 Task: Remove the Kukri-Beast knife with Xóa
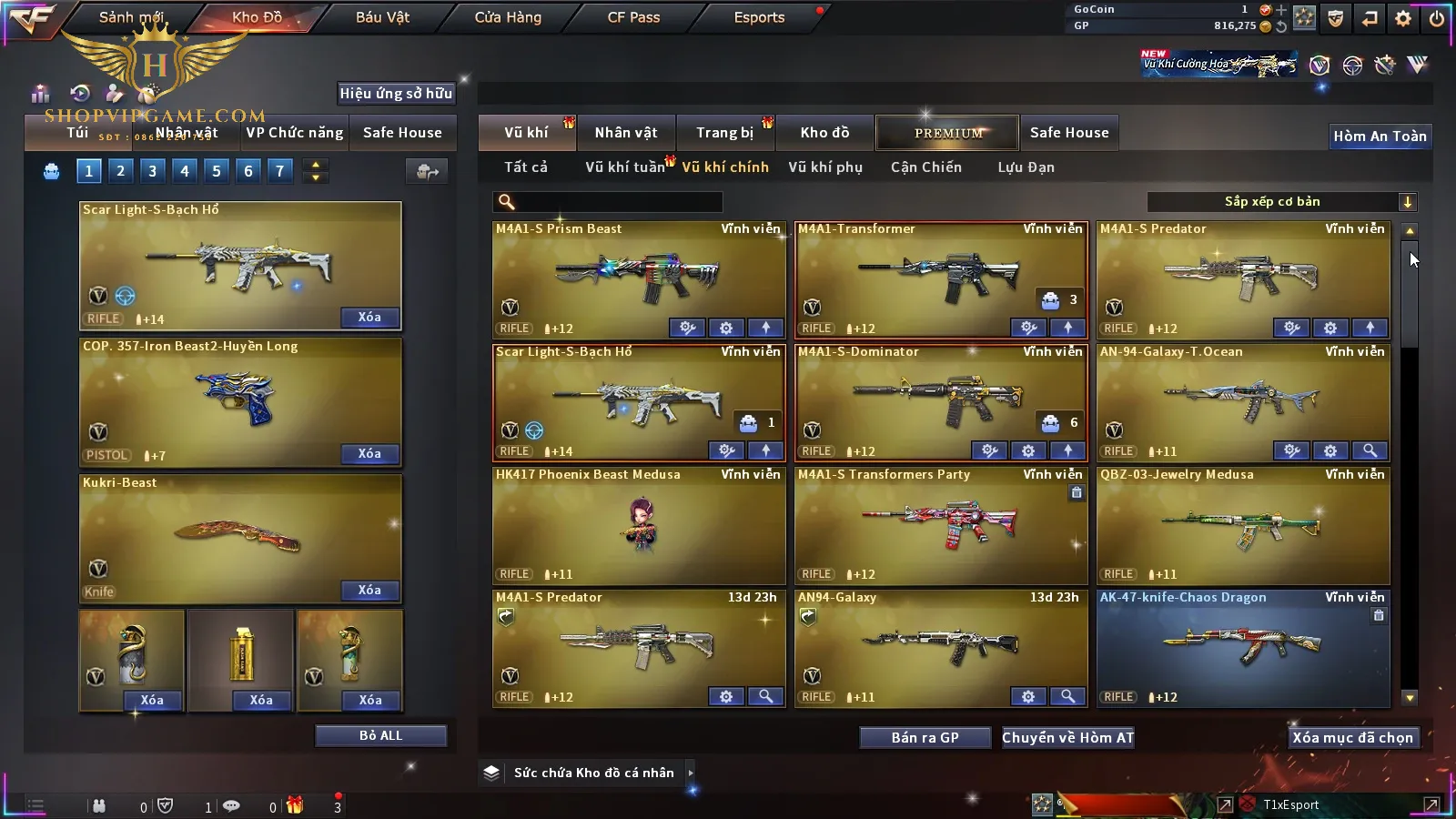[x=369, y=591]
